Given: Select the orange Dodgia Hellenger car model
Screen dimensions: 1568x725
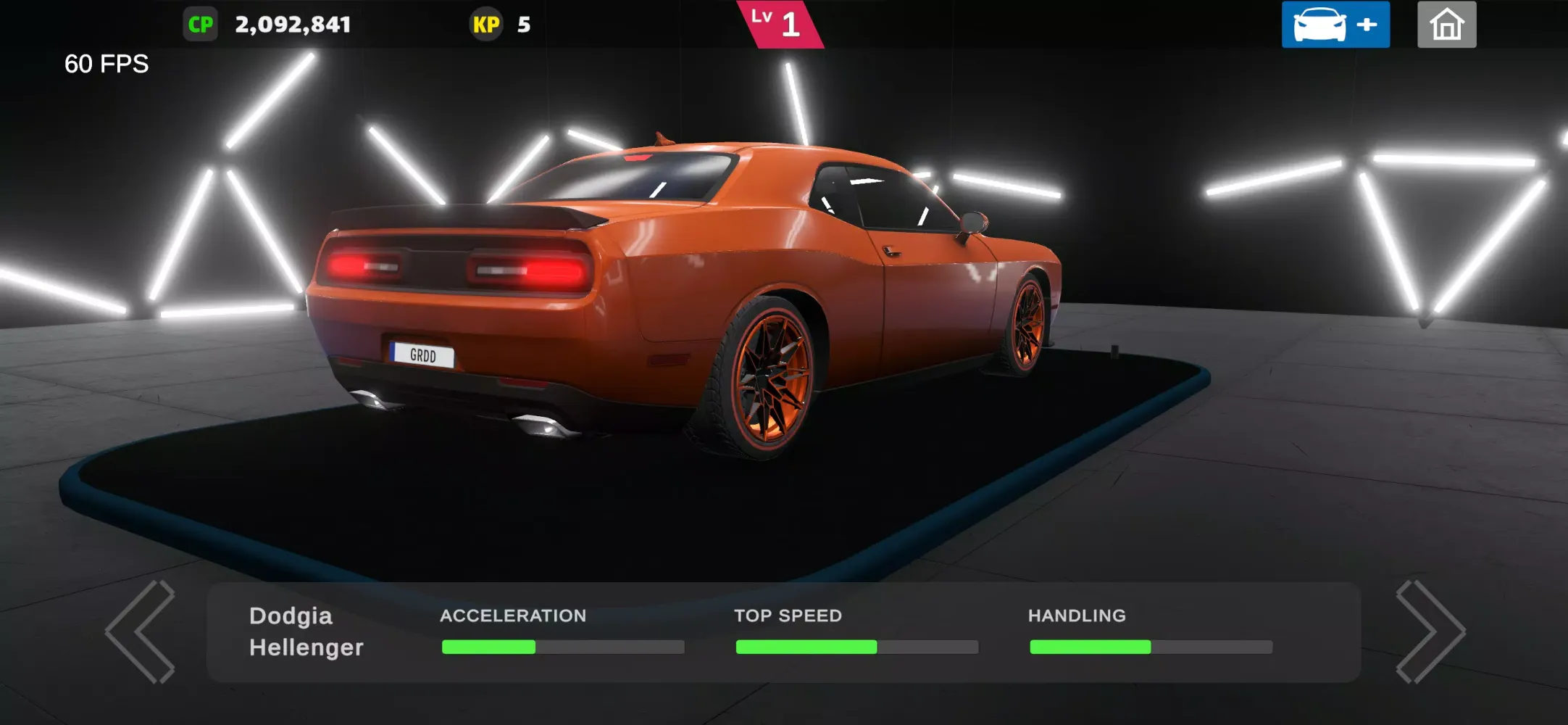Looking at the screenshot, I should tap(688, 290).
